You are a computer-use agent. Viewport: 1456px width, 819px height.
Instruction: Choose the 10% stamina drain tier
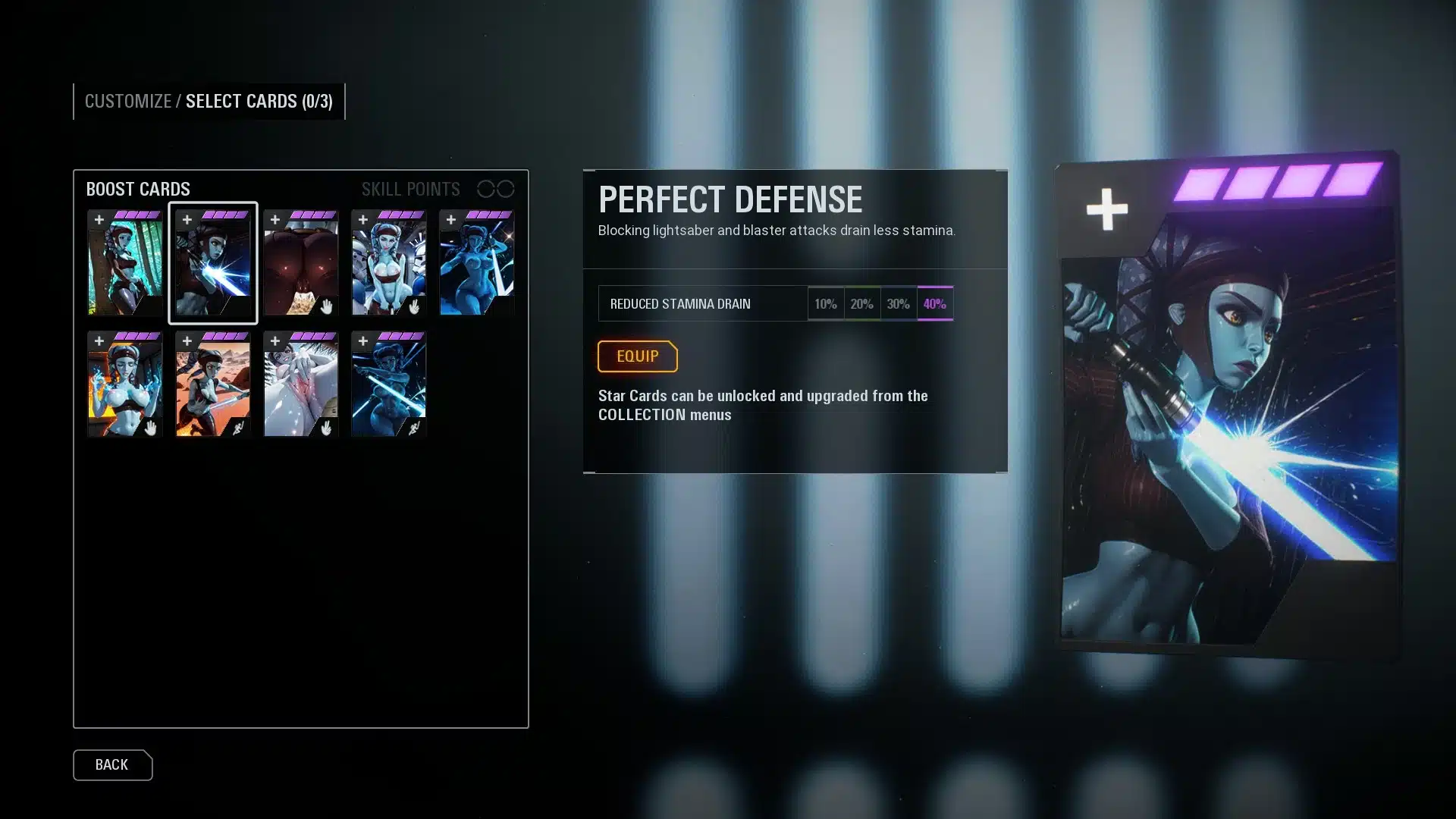tap(825, 304)
